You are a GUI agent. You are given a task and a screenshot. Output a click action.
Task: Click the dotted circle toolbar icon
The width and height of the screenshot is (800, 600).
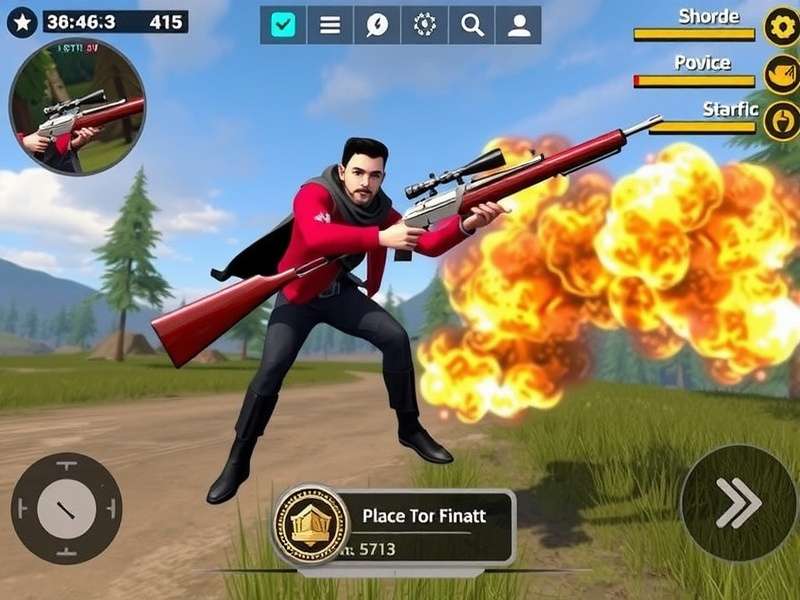point(424,26)
